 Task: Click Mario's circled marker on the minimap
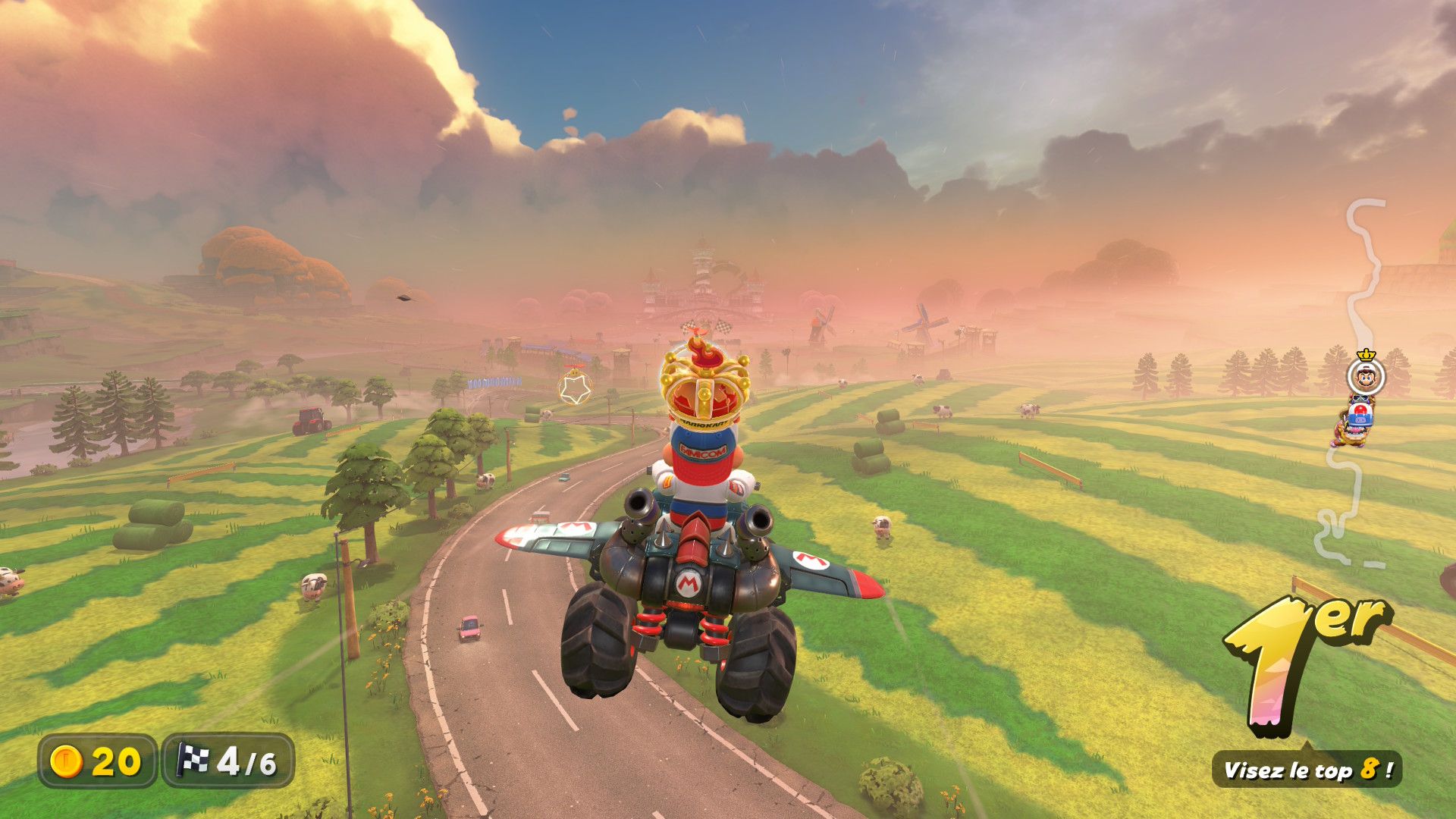tap(1366, 376)
